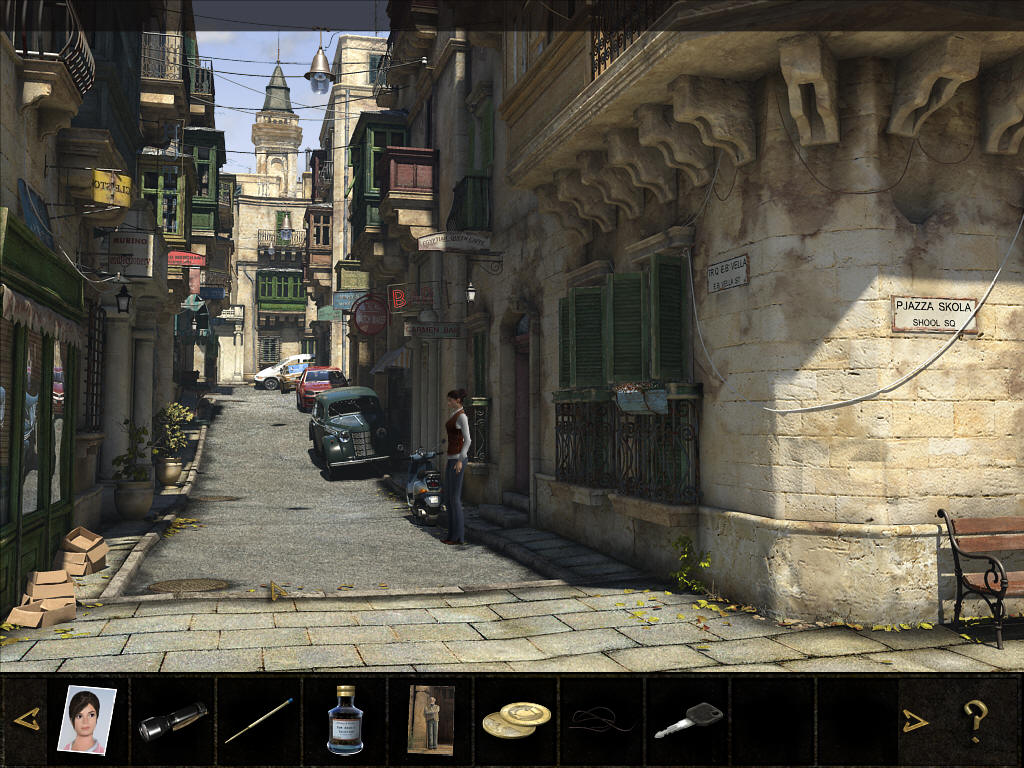Pick the flashlight from the inventory
1024x768 pixels.
coord(172,721)
